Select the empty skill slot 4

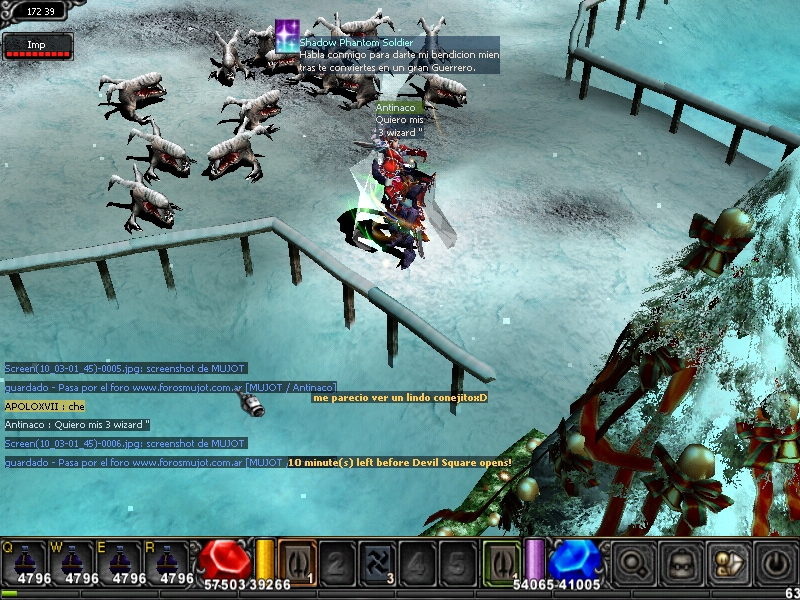pos(417,561)
